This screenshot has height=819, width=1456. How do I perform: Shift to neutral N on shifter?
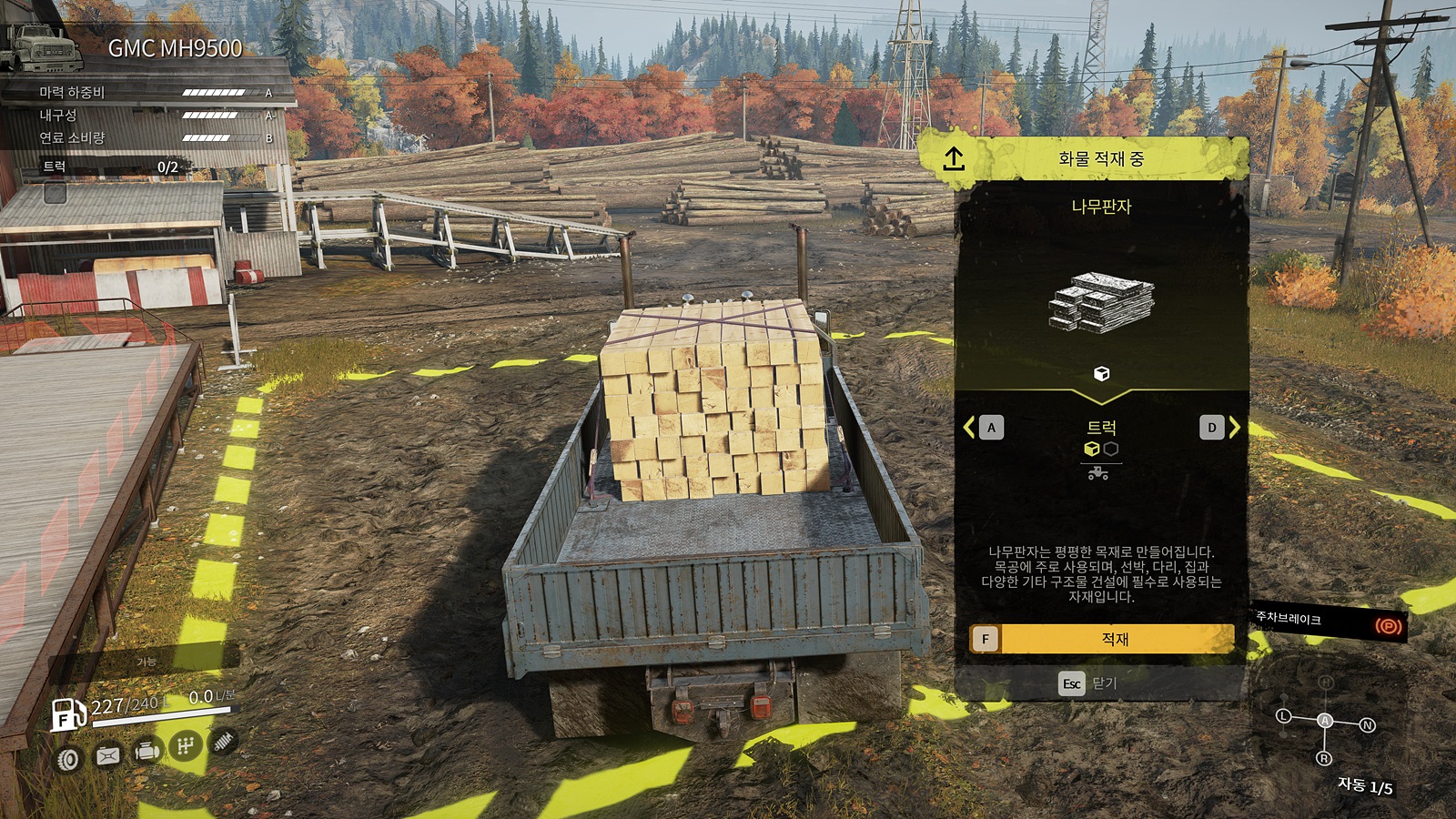pyautogui.click(x=1367, y=725)
